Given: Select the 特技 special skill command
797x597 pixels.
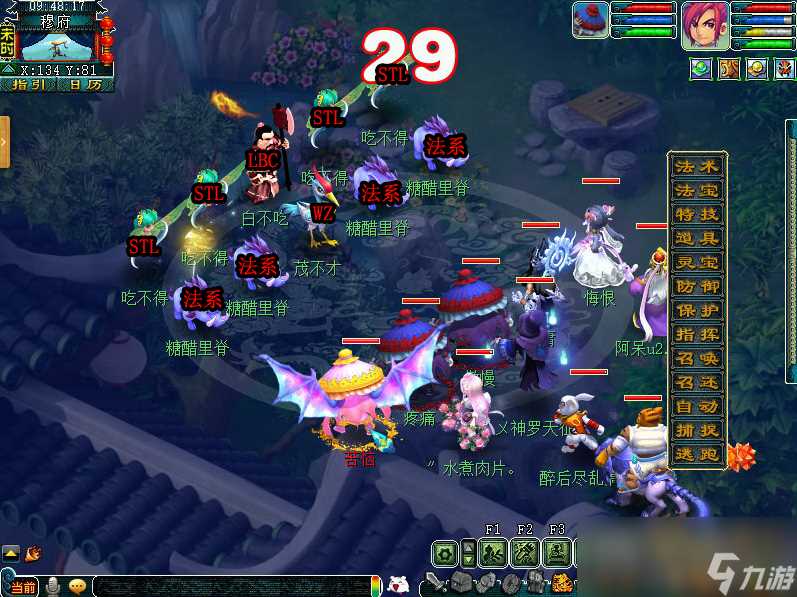Looking at the screenshot, I should point(697,214).
